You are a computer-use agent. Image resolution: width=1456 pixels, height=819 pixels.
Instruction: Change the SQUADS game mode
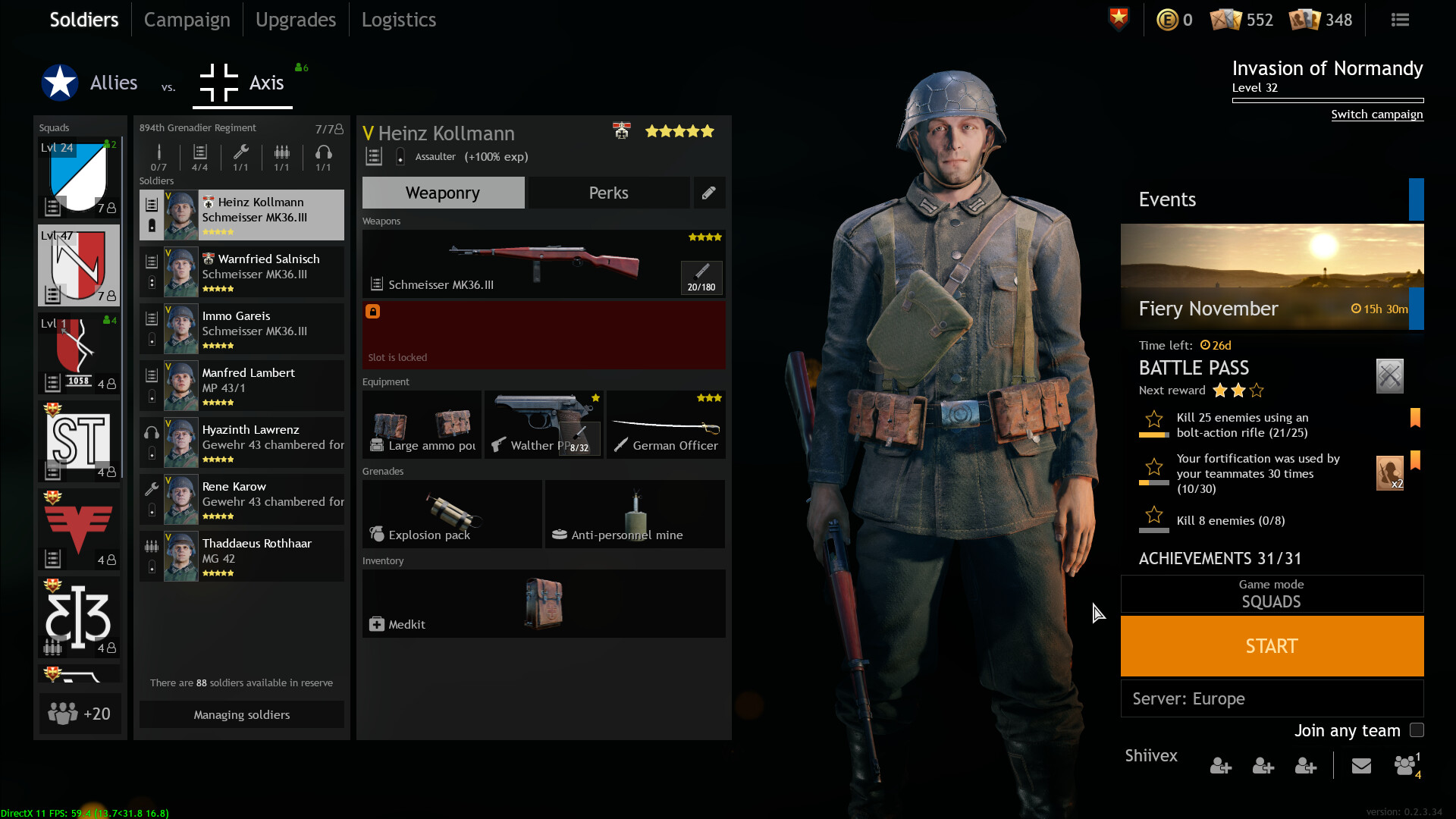[1272, 594]
